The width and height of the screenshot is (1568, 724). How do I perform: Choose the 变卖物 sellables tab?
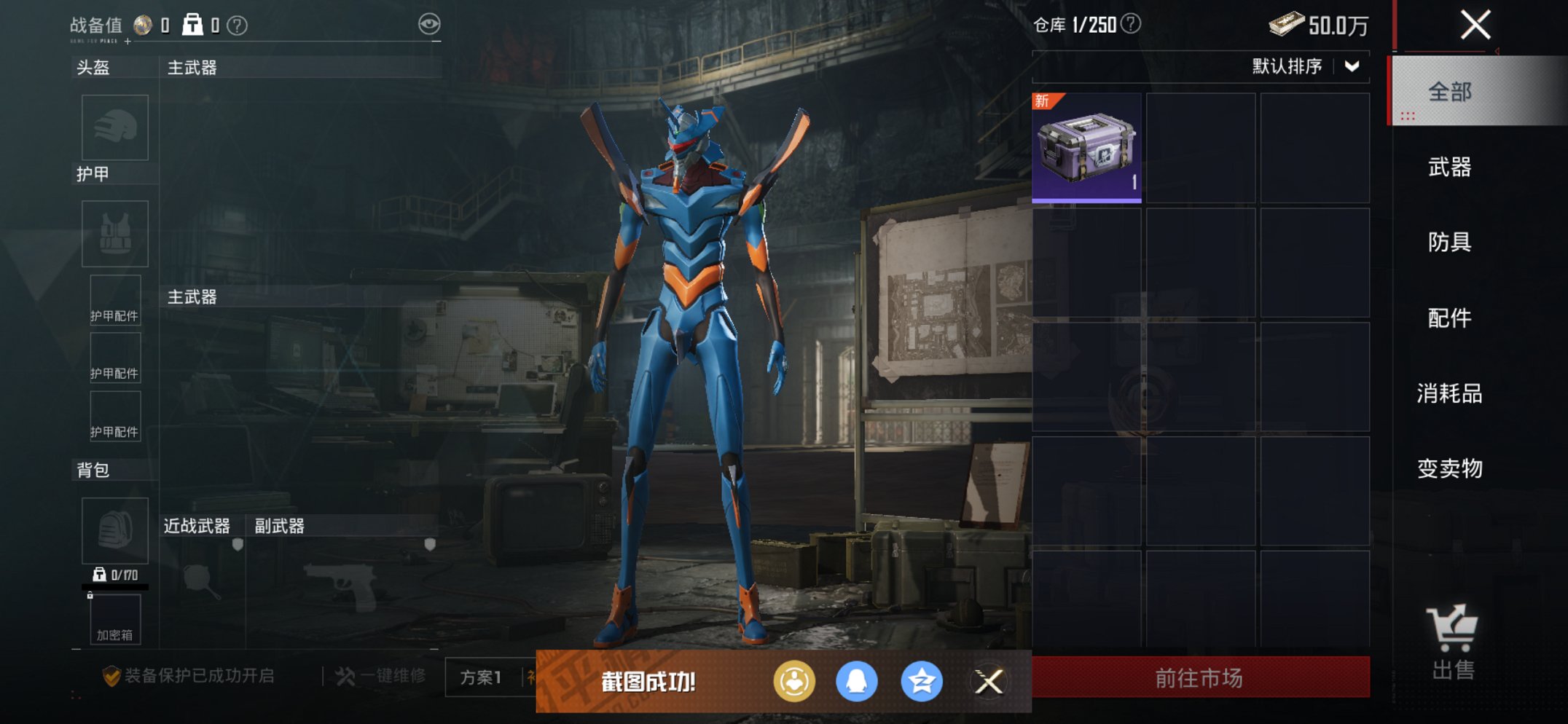1450,468
